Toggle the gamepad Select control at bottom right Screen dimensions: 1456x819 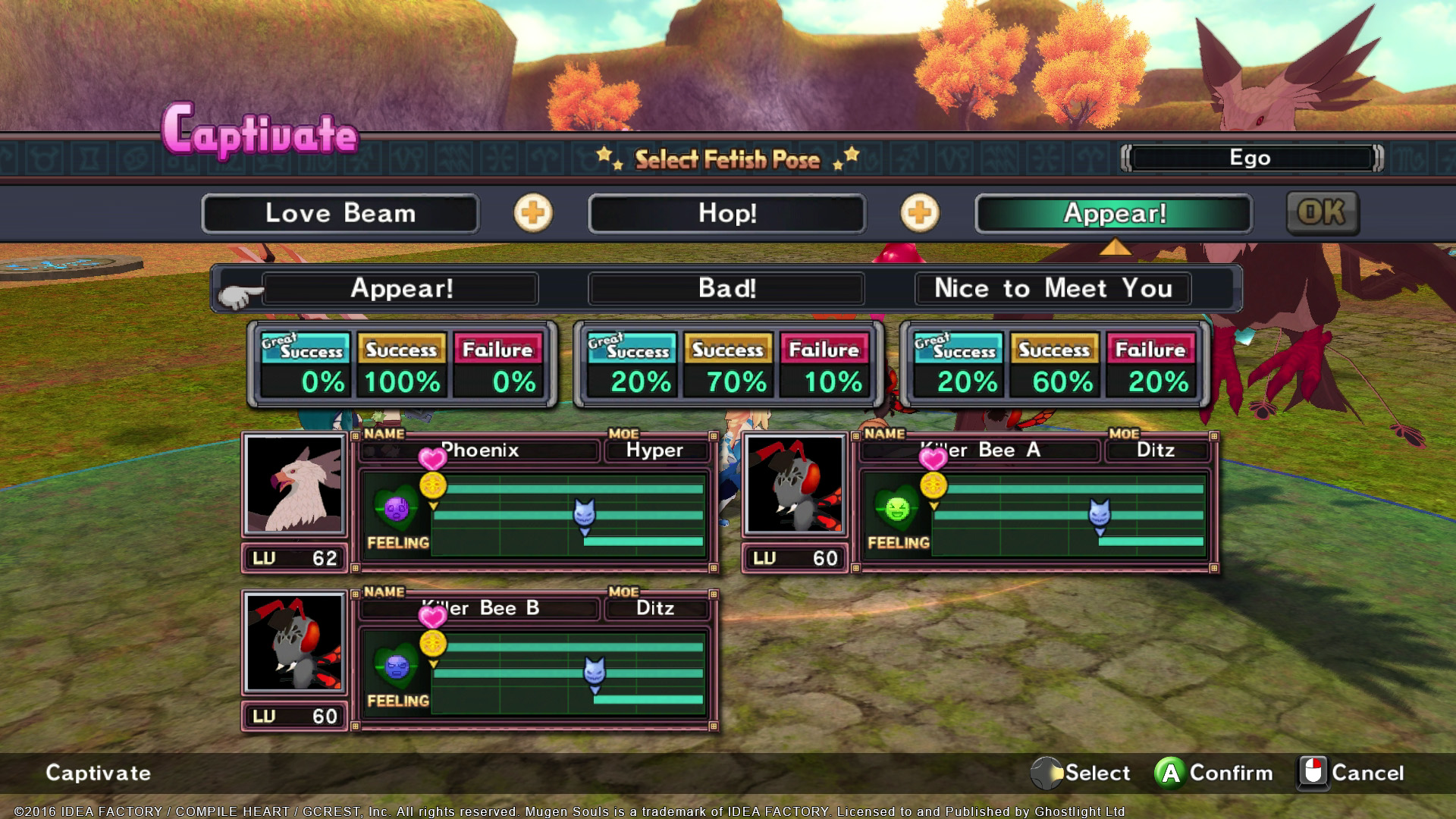tap(1048, 773)
